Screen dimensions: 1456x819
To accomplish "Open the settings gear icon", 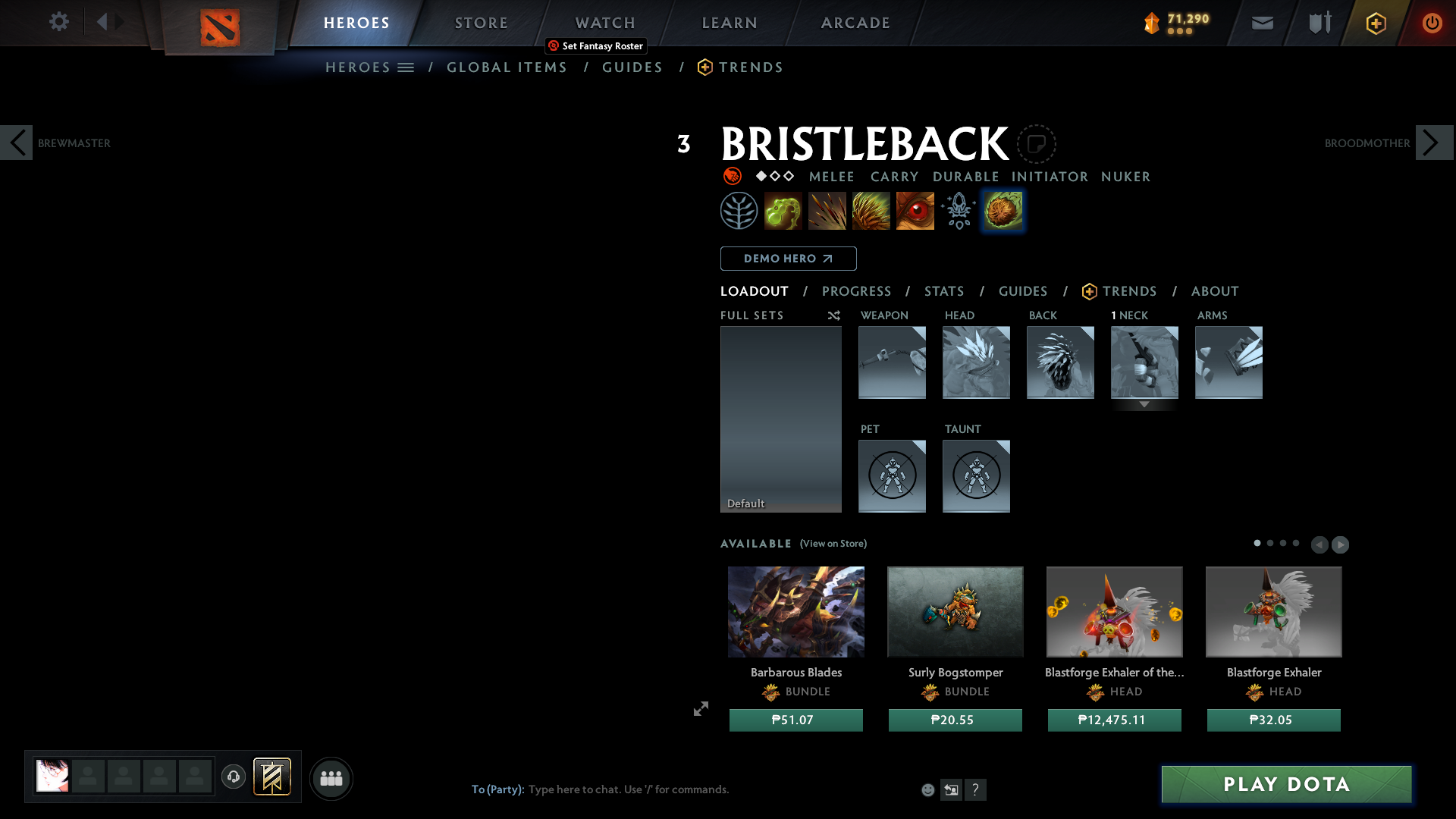I will click(58, 22).
